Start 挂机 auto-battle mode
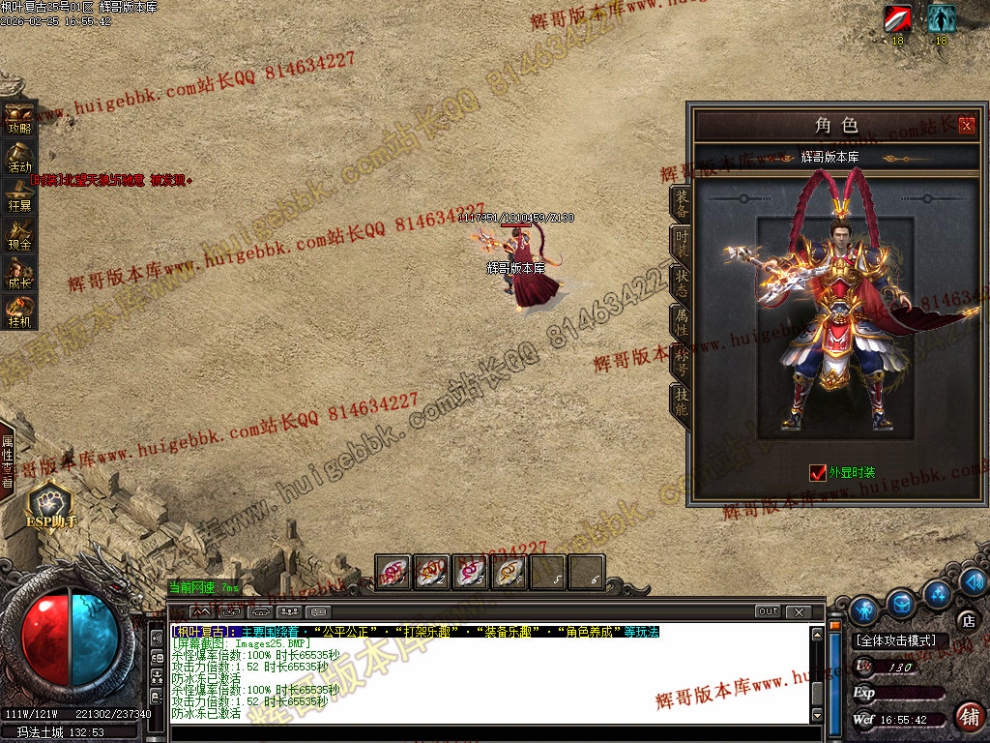Screen dimensions: 990x743 [x=19, y=311]
